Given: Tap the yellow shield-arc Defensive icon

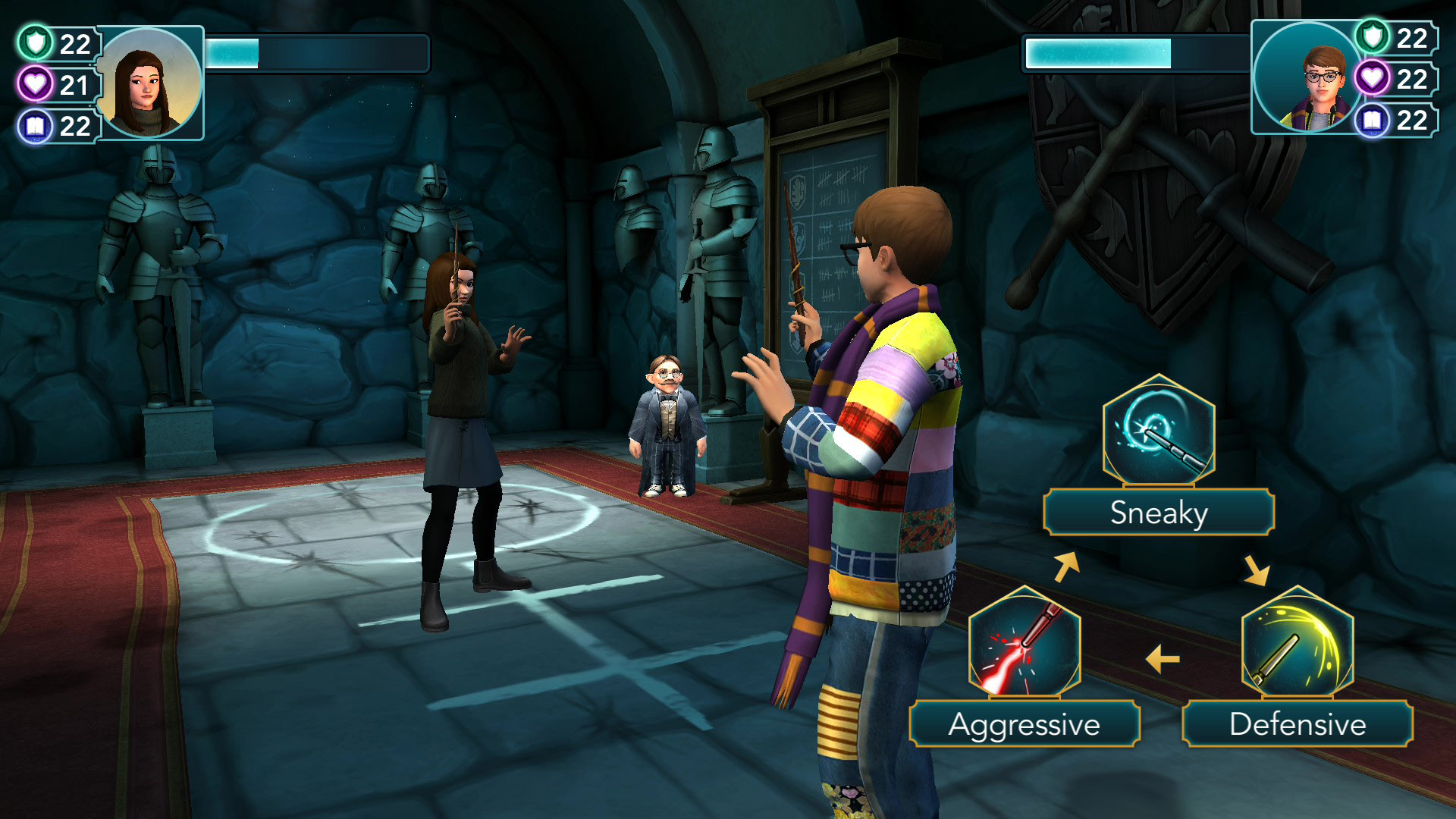Looking at the screenshot, I should (1297, 642).
